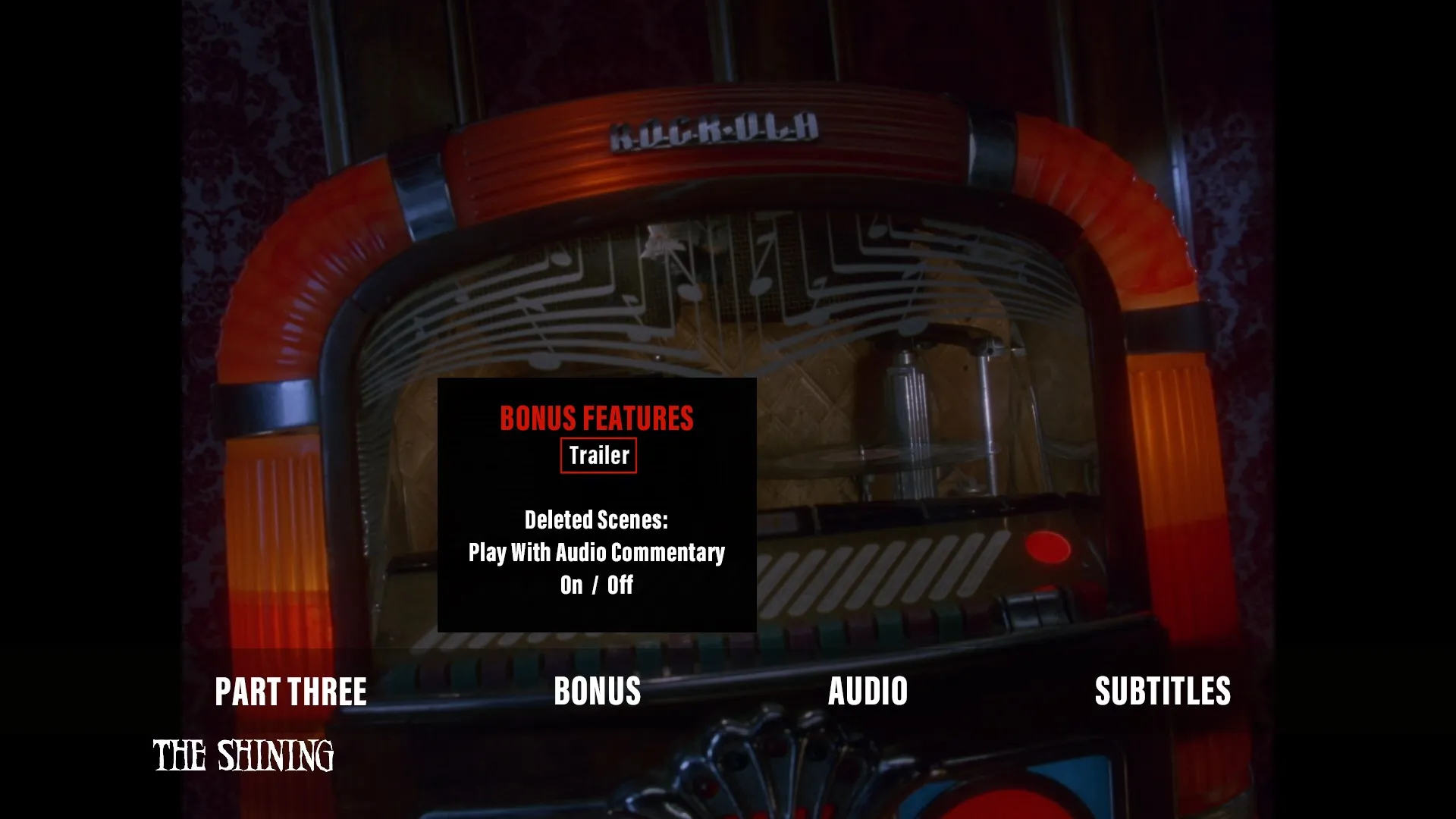
Task: Click the Rock-Ola jukebox nameplate
Action: [713, 131]
